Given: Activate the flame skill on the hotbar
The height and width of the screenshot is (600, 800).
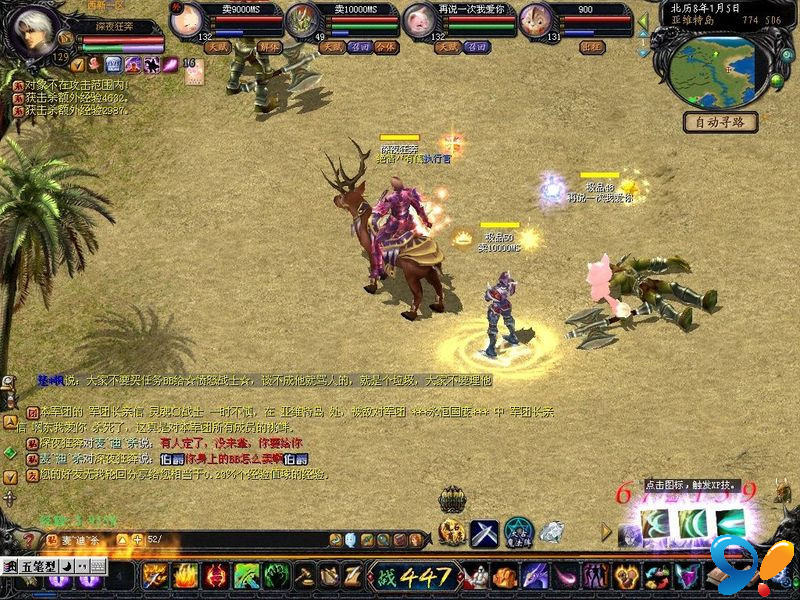Looking at the screenshot, I should click(186, 576).
